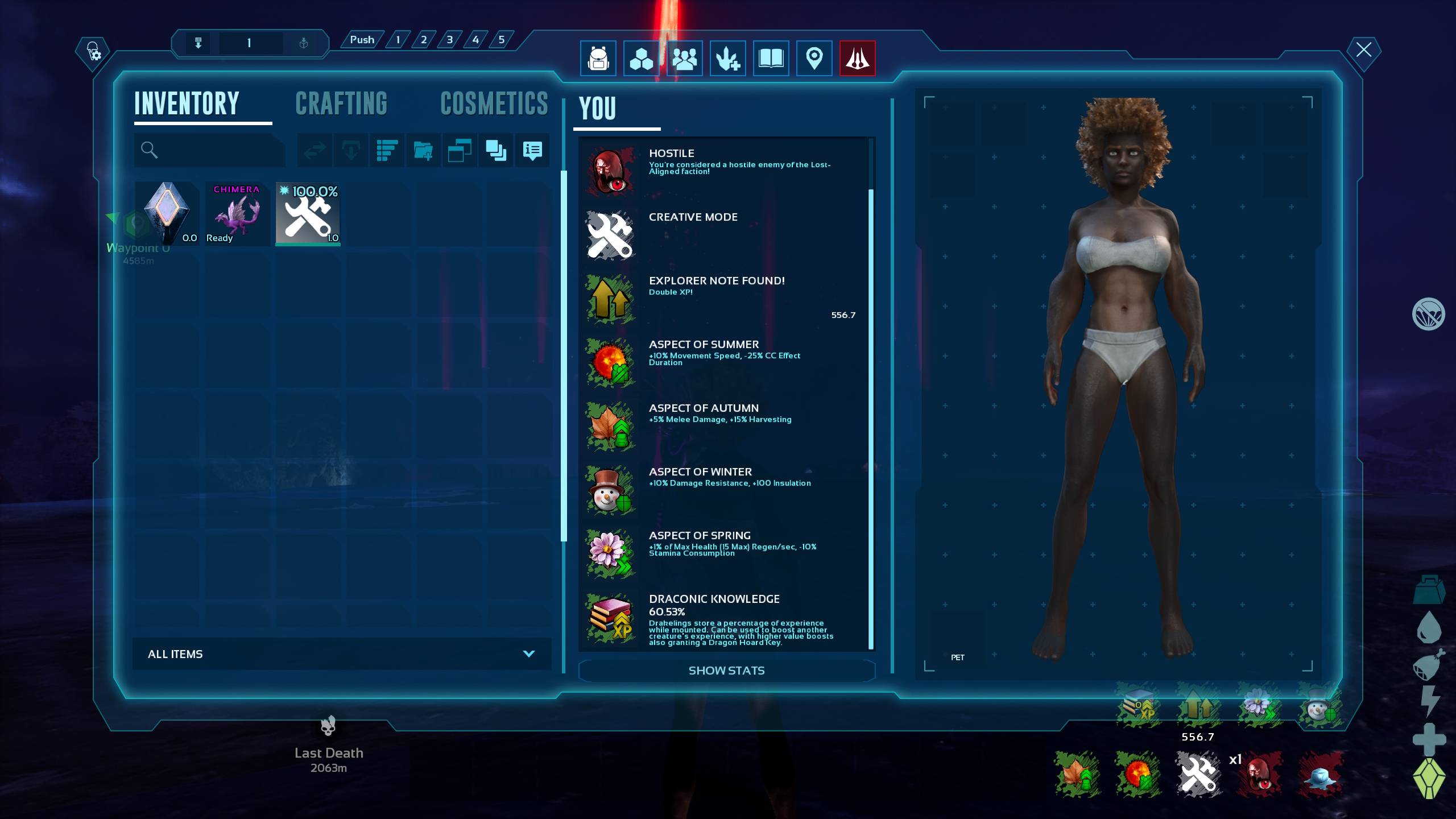Viewport: 1456px width, 819px height.
Task: Select the Chimera pet item slot
Action: (x=237, y=214)
